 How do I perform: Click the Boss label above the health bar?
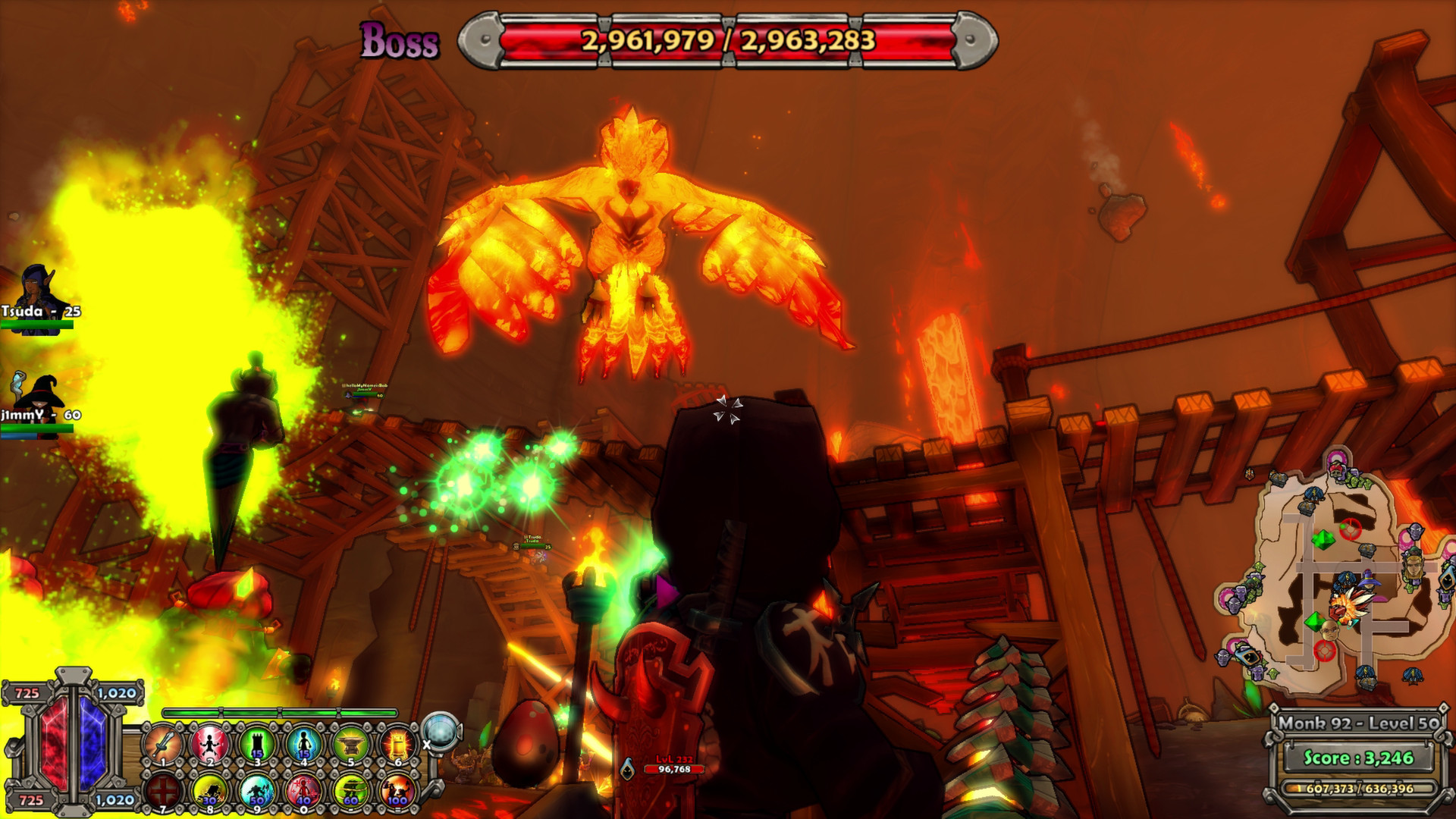click(x=400, y=43)
